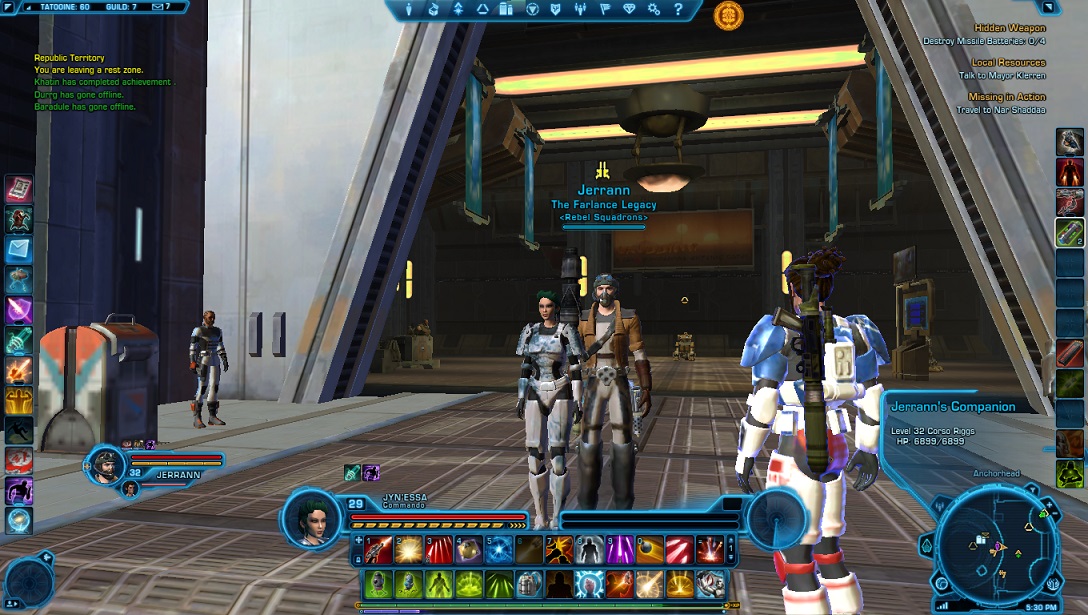Use the golden explosion ability in slot 2
The width and height of the screenshot is (1088, 615).
point(407,550)
